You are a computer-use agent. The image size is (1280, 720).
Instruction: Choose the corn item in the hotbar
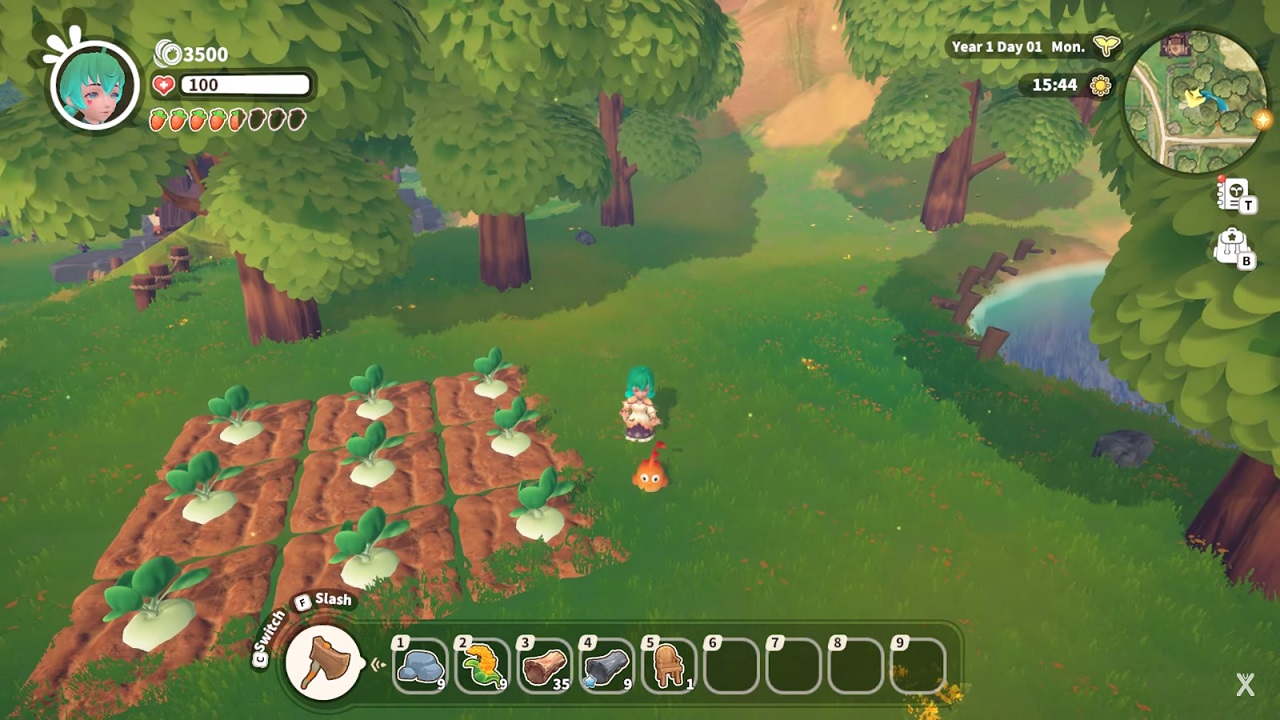click(482, 666)
